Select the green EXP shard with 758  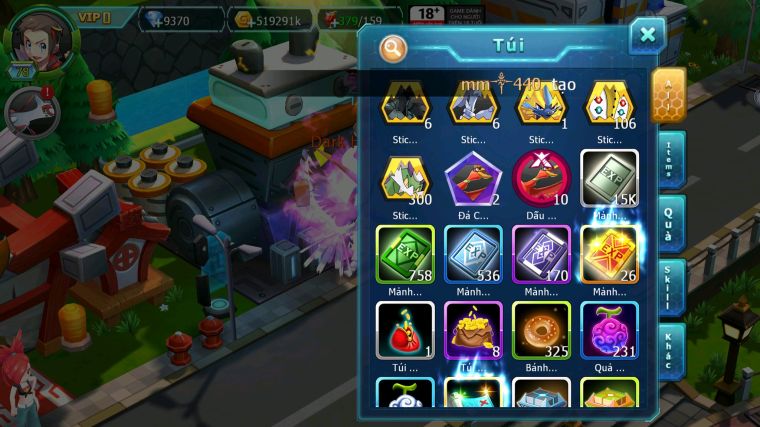point(405,253)
